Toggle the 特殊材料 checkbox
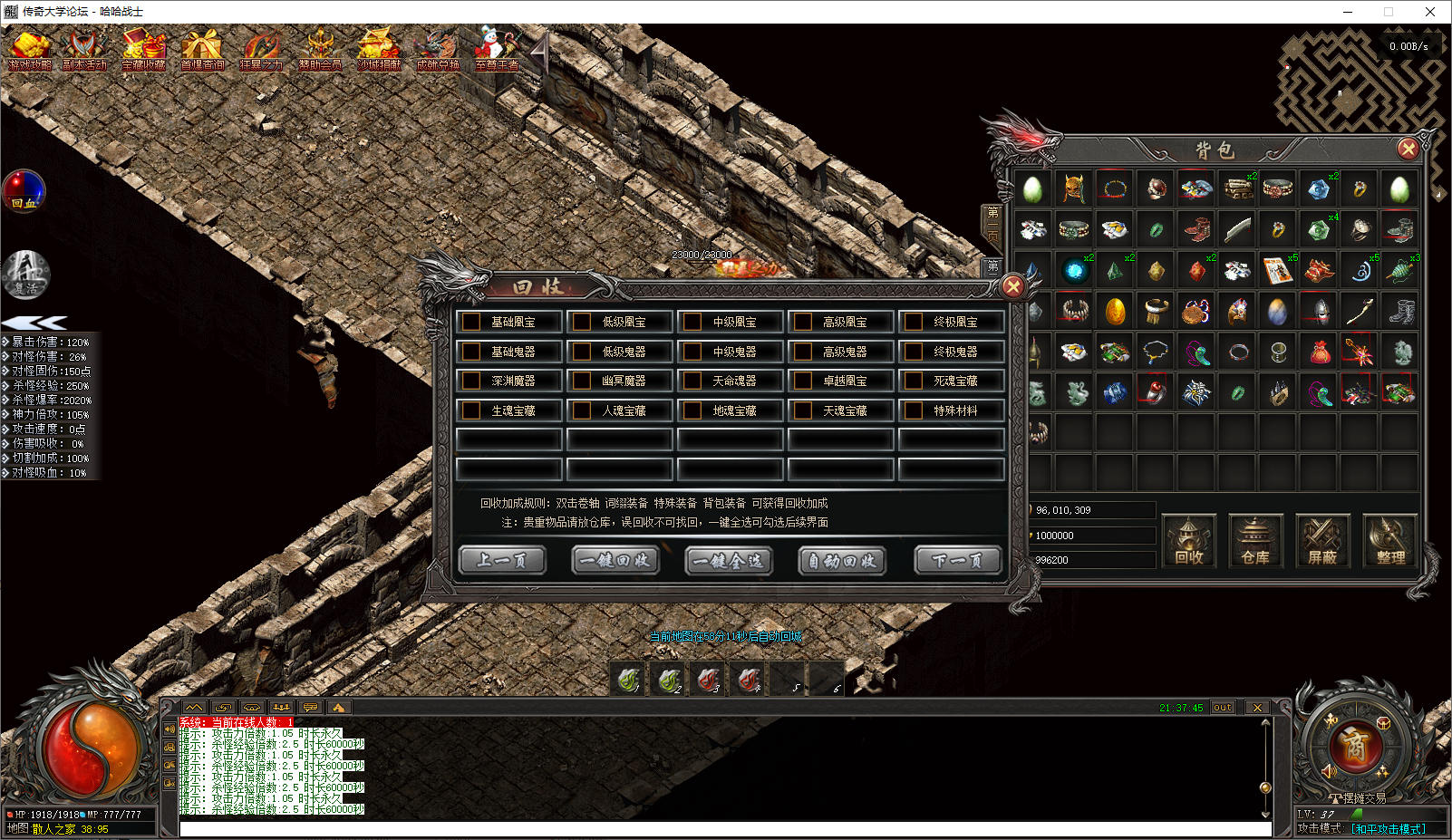Image resolution: width=1452 pixels, height=840 pixels. coord(915,410)
